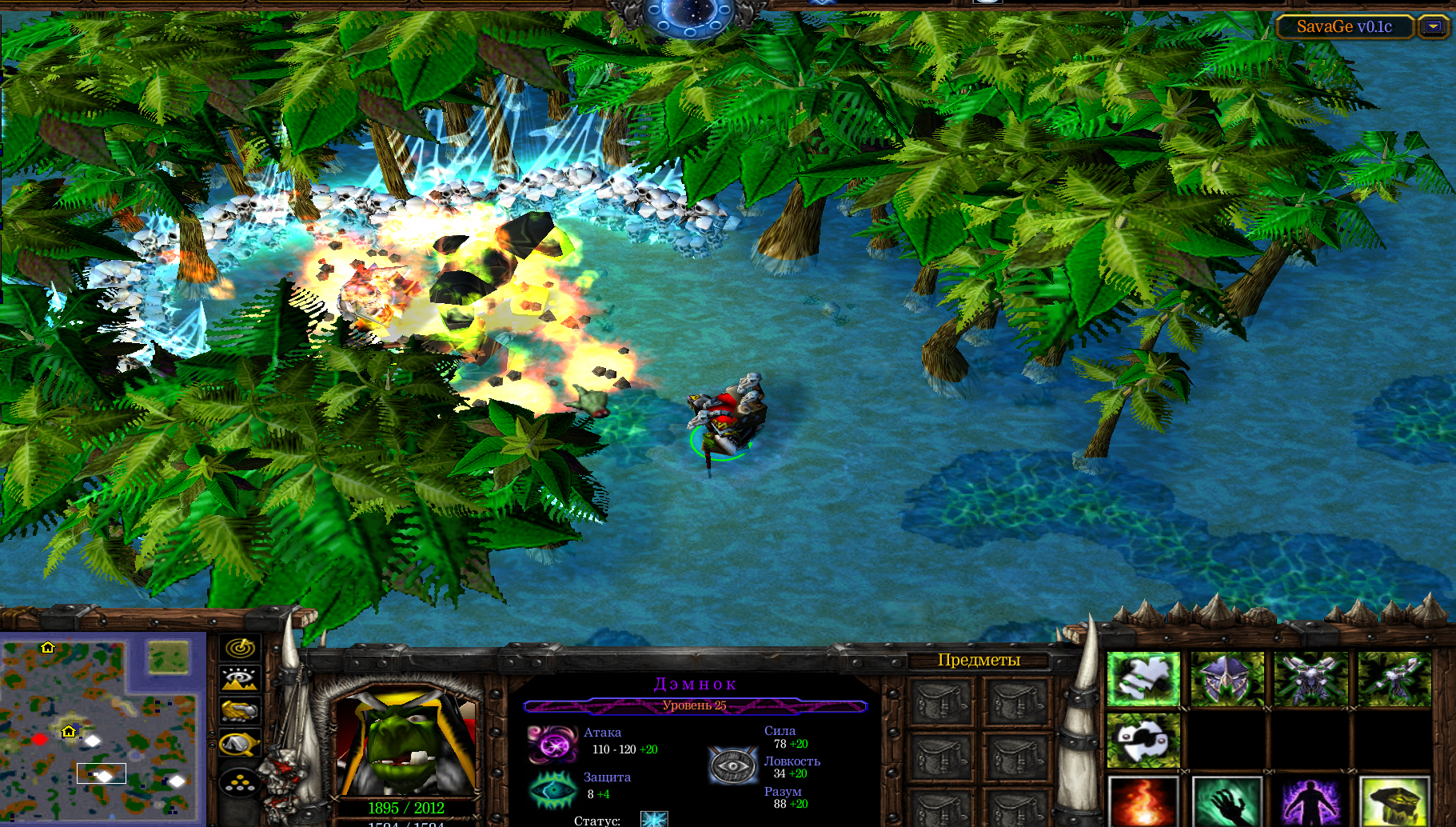Screen dimensions: 1456x827
Task: Use the white gauntlet command with green glow
Action: [x=1143, y=679]
